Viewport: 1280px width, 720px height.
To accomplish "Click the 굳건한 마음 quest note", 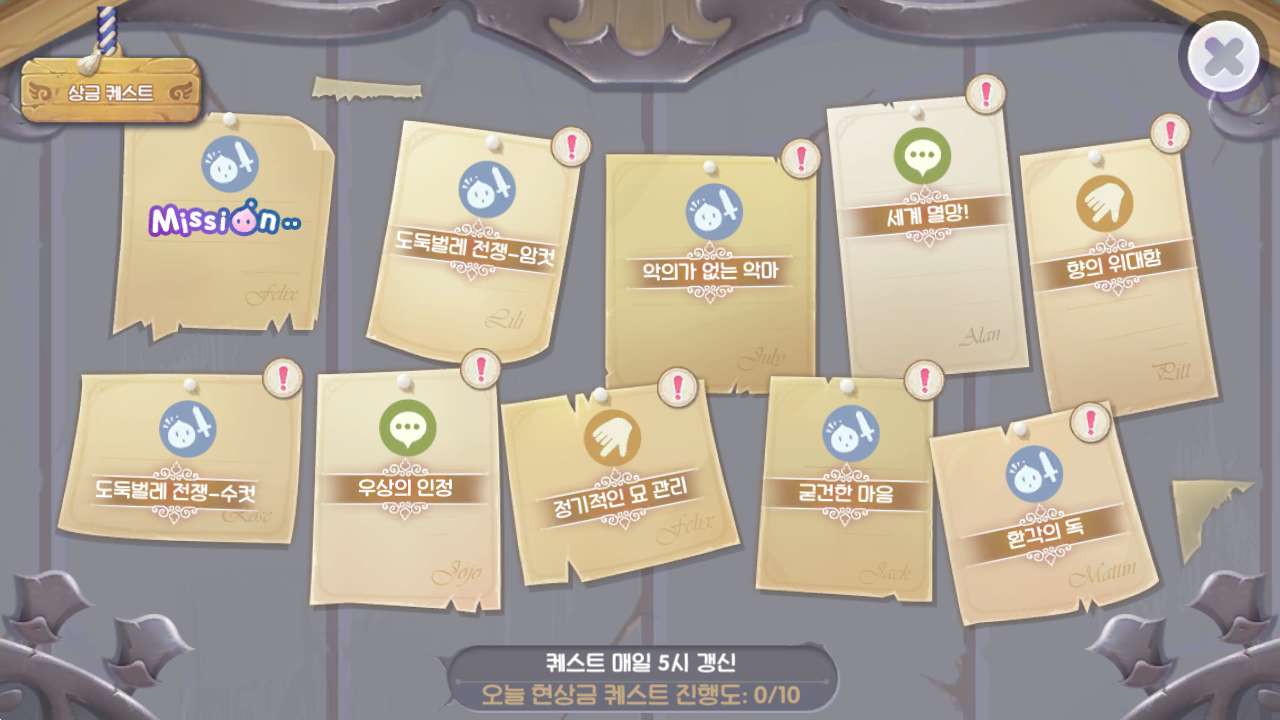I will click(x=846, y=492).
